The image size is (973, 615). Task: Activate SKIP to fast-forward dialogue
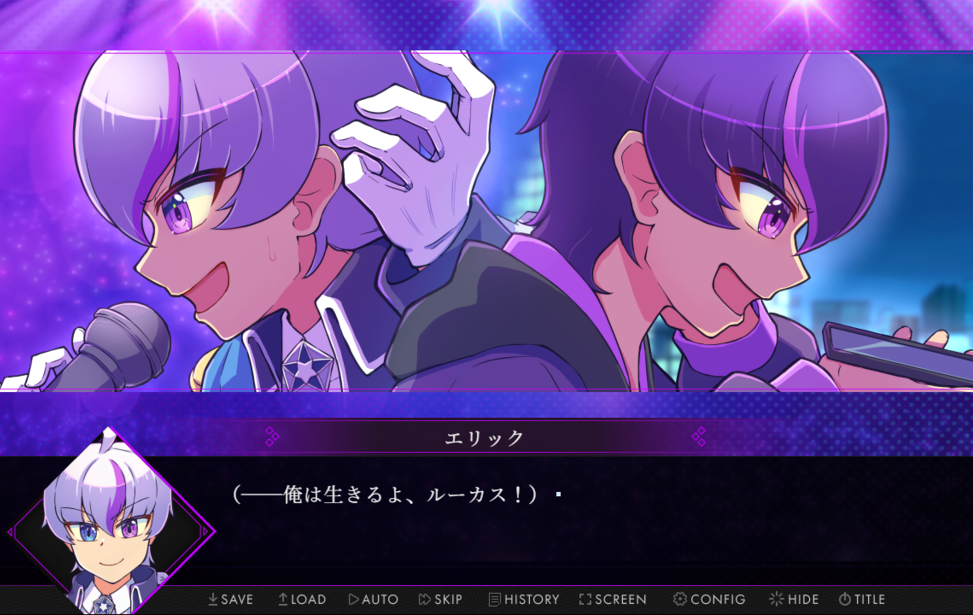click(441, 599)
